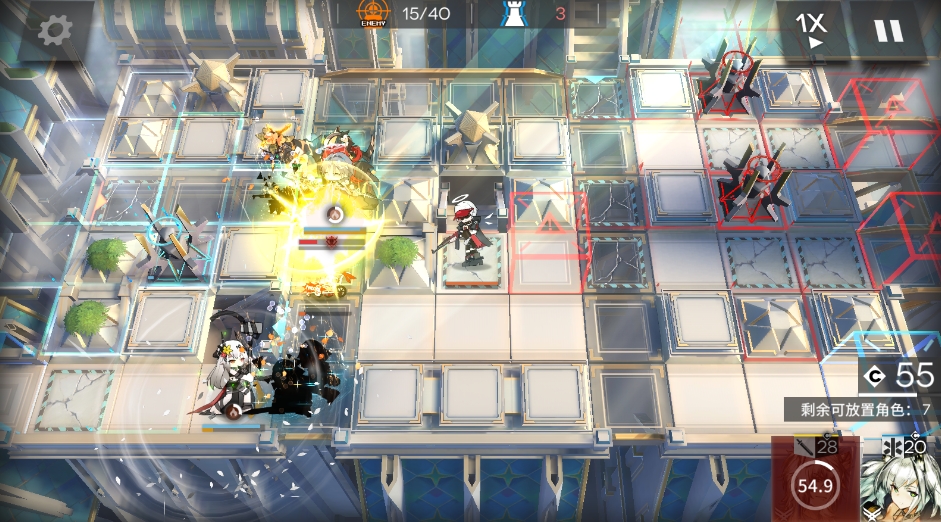Select the white-haired operator card costing 20
Viewport: 941px width, 522px height.
pyautogui.click(x=901, y=482)
